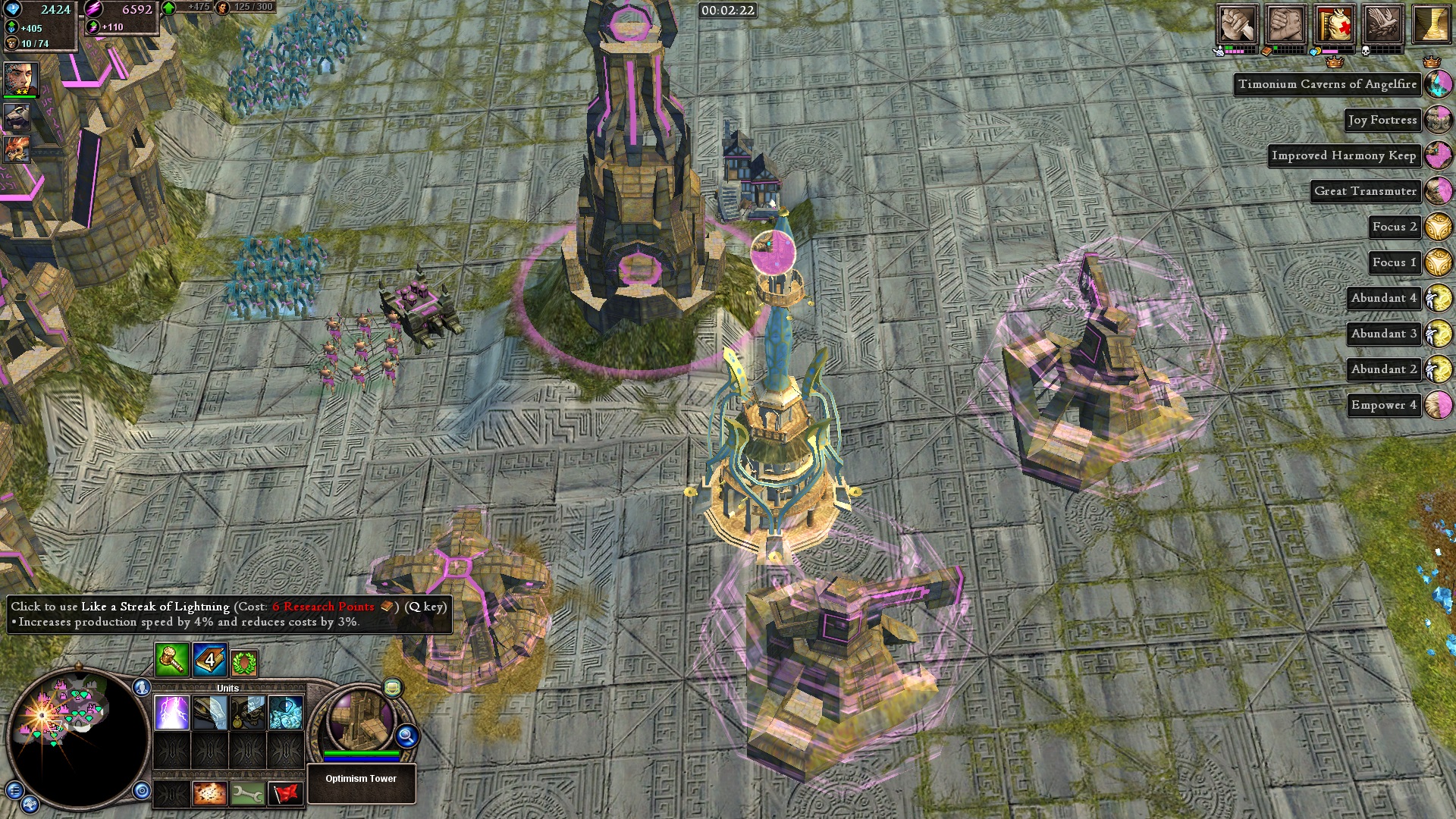Open the clasped hands civic research panel

1285,24
